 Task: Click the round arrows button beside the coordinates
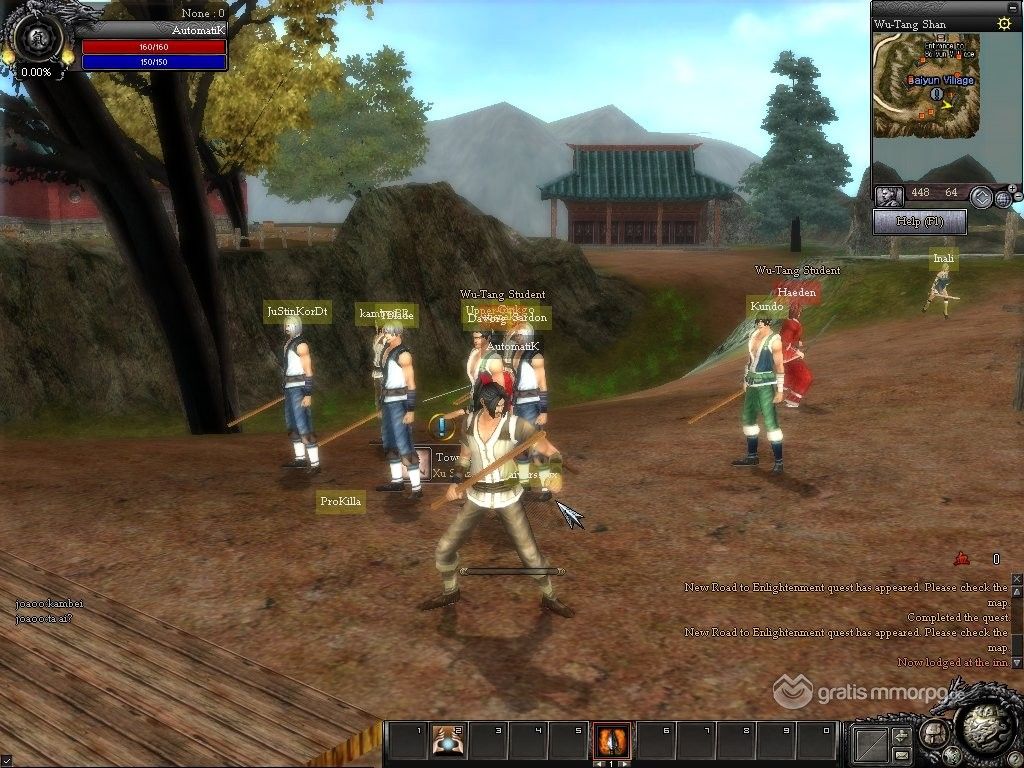(981, 196)
